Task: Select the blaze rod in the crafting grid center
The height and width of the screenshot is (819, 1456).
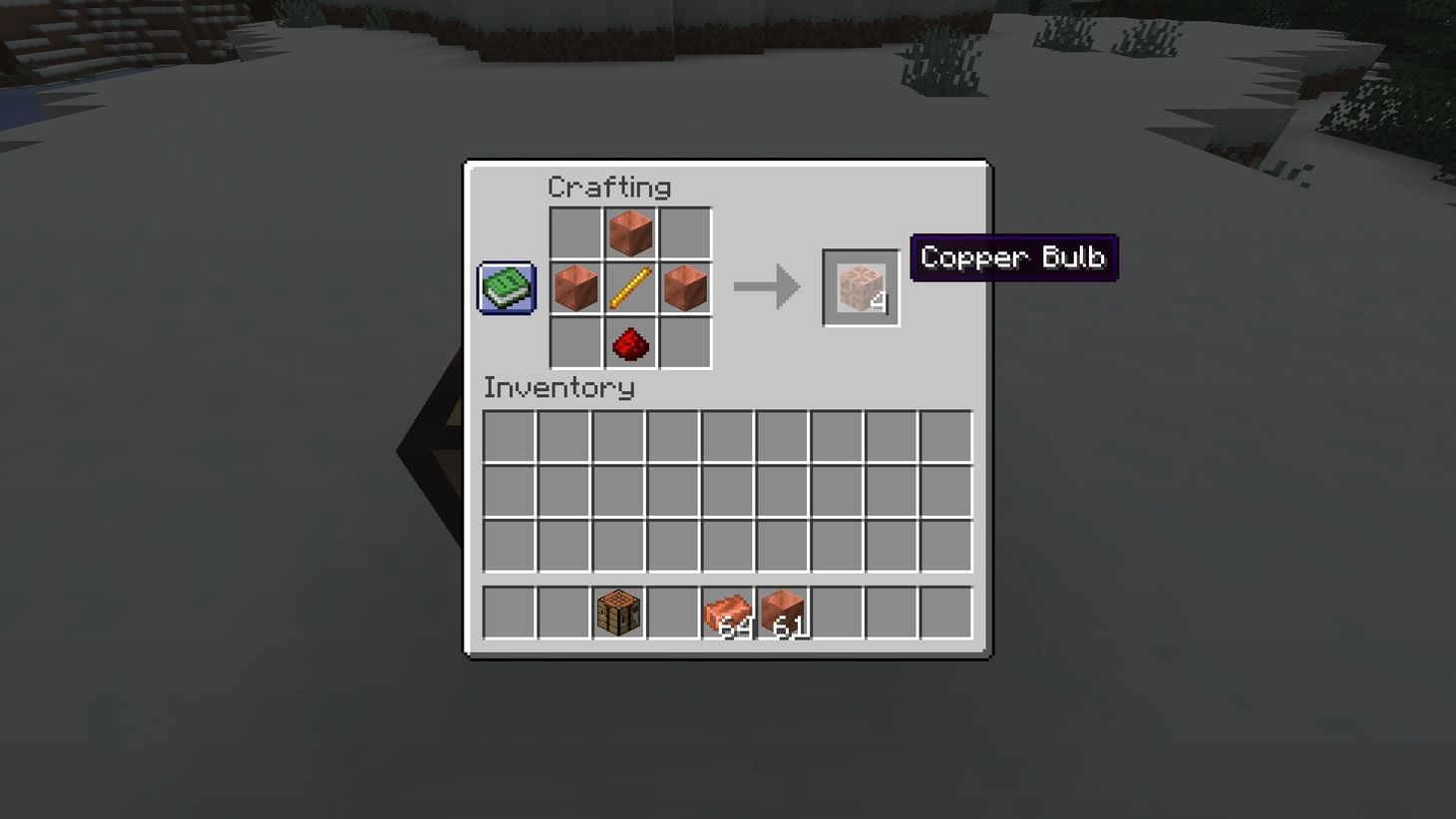Action: pos(630,288)
